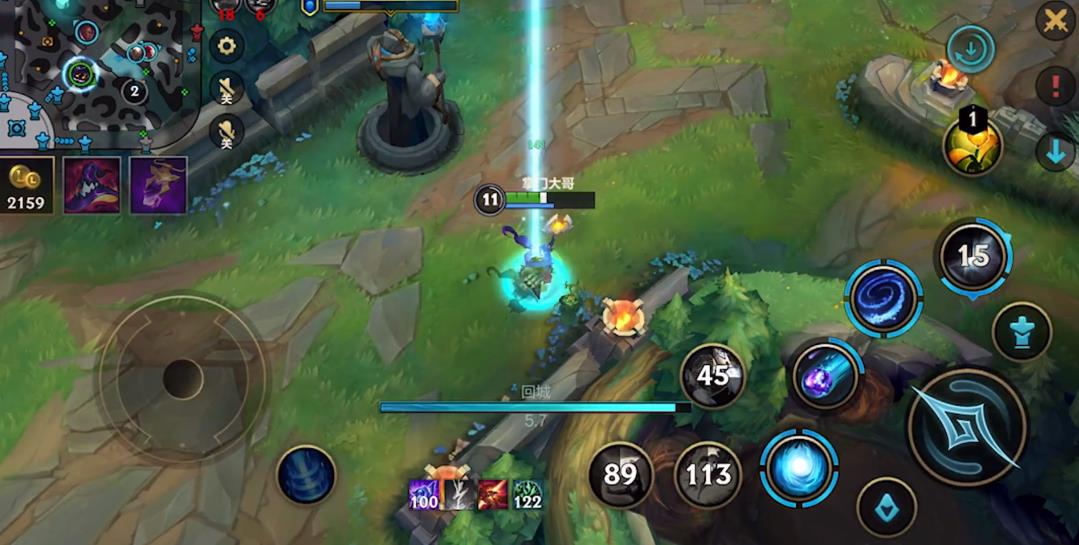
Task: Select the summoner spell showing 113 cooldown
Action: point(708,474)
